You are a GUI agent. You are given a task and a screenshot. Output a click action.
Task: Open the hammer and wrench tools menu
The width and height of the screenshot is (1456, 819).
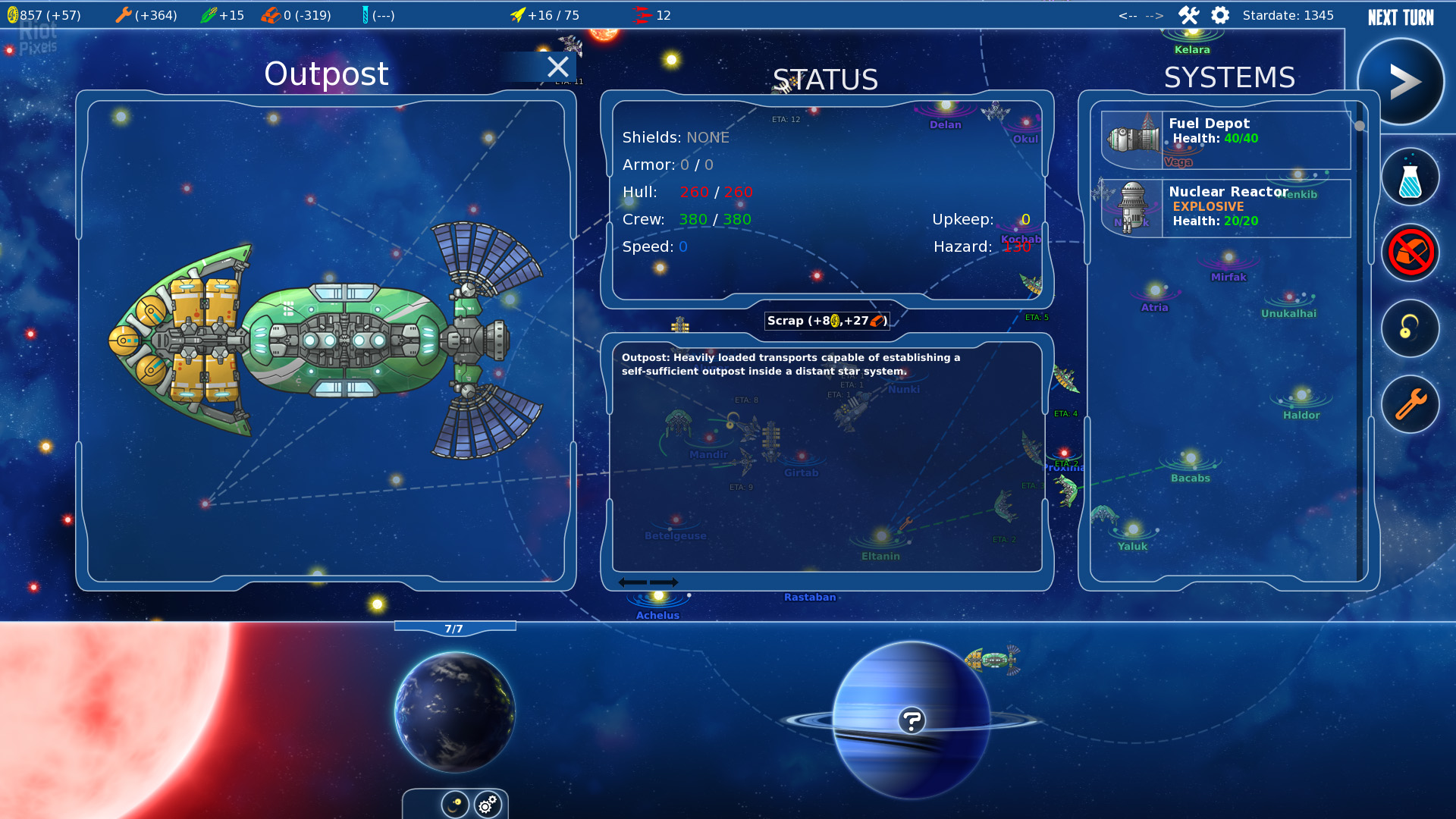click(1188, 15)
